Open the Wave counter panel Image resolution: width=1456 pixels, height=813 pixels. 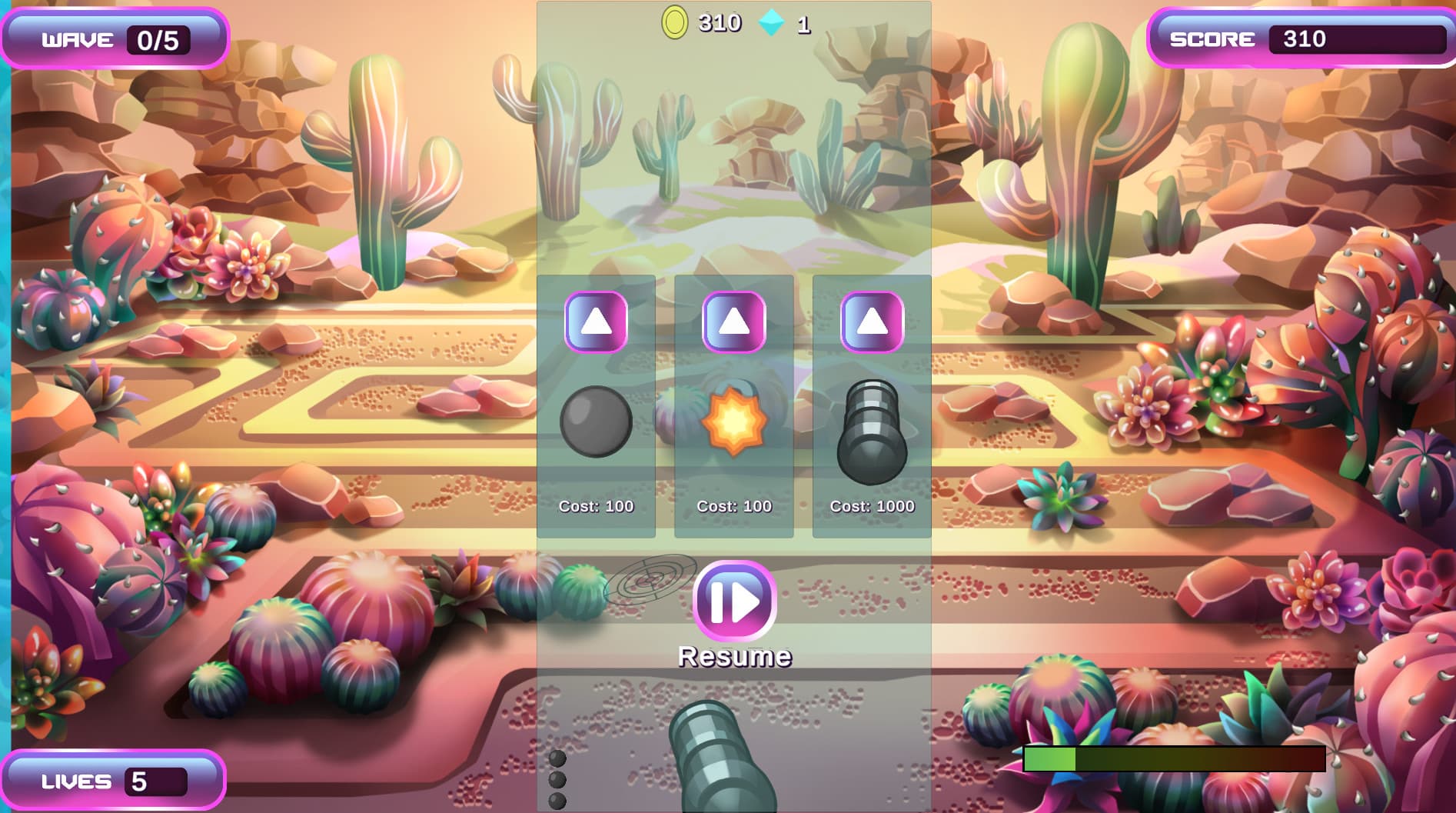pos(114,38)
